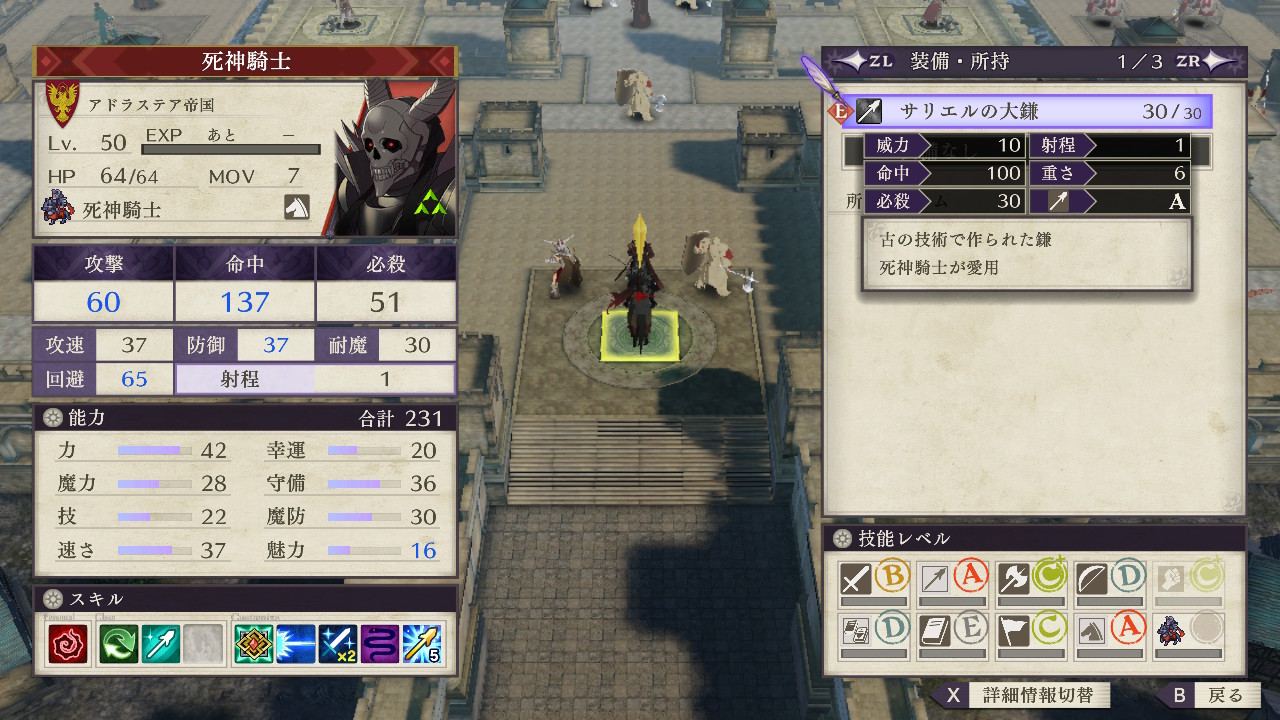The image size is (1280, 720).
Task: Toggle detailed info with 詳細情報切替
Action: pos(1022,695)
